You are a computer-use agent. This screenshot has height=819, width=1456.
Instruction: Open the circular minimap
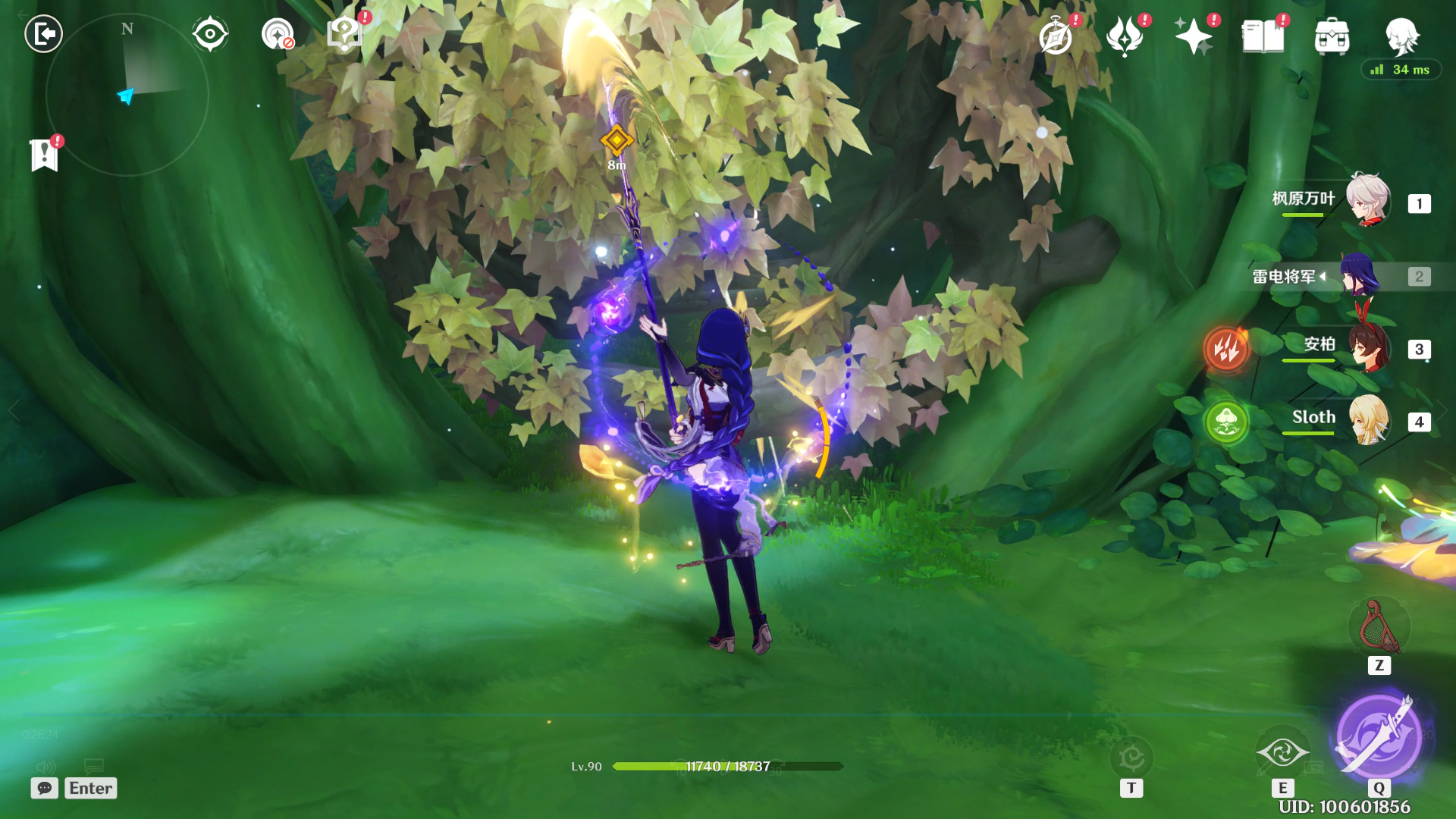point(127,96)
